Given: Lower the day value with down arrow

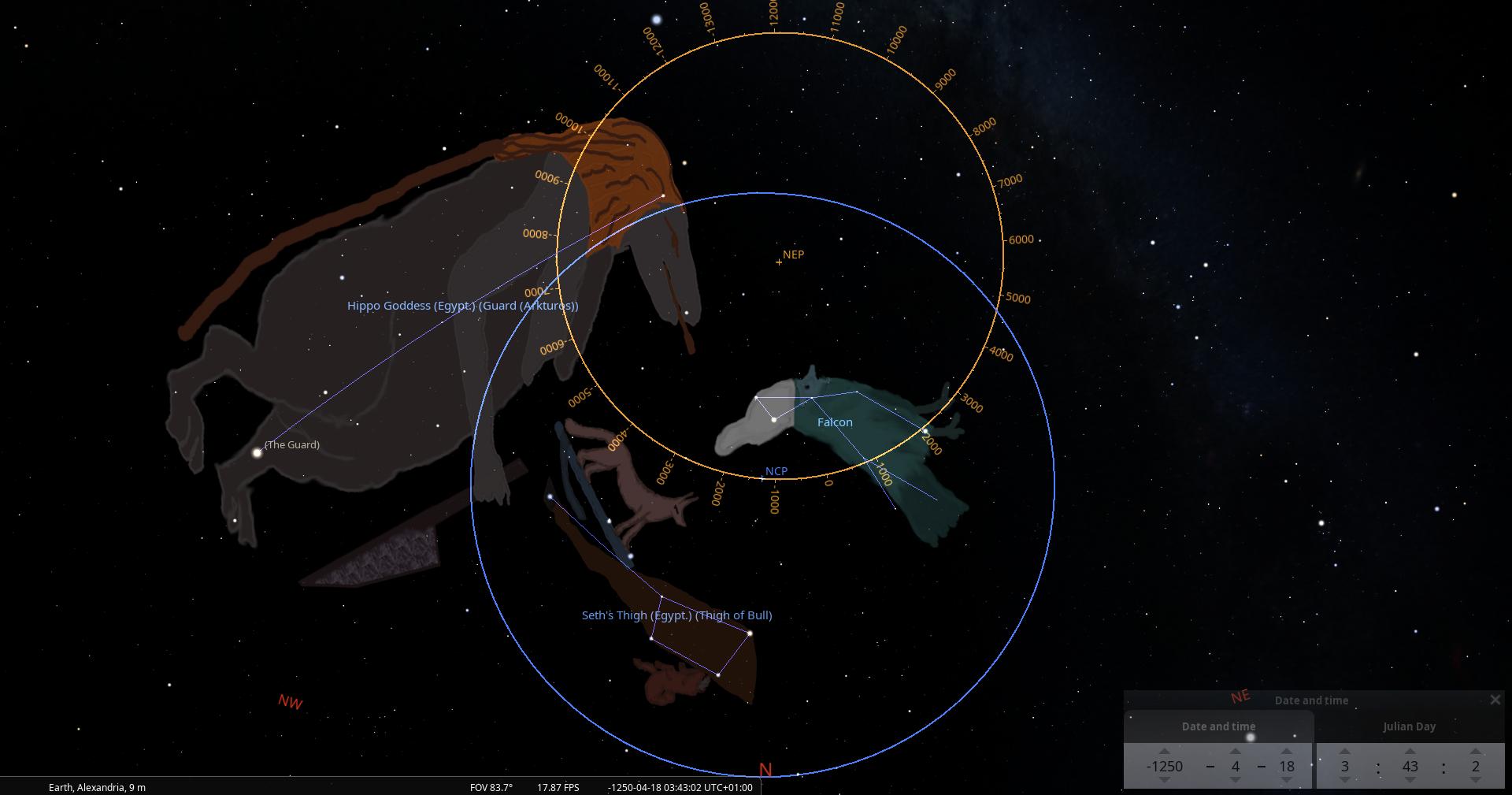Looking at the screenshot, I should [x=1287, y=780].
